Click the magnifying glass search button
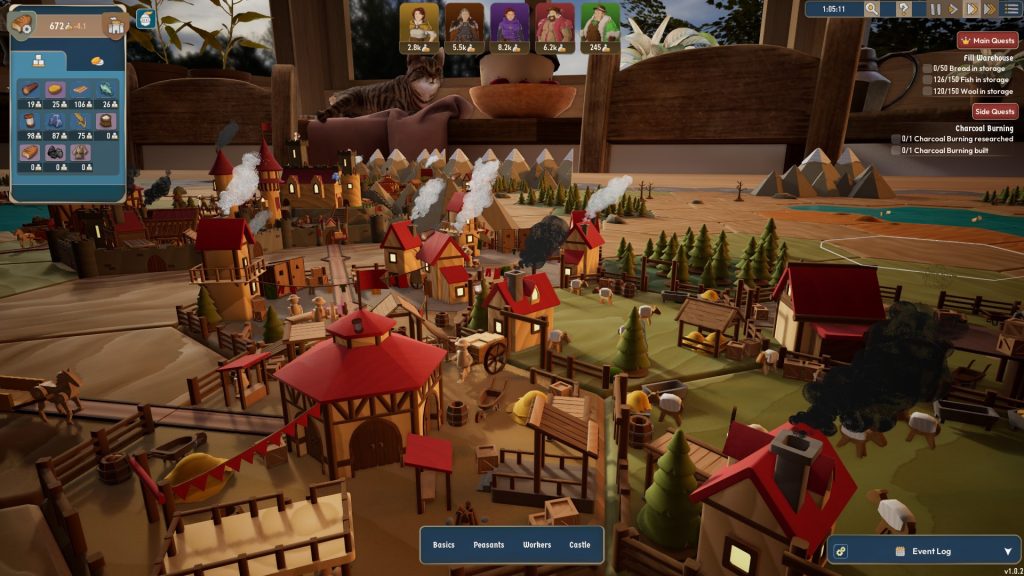The image size is (1024, 576). coord(872,9)
